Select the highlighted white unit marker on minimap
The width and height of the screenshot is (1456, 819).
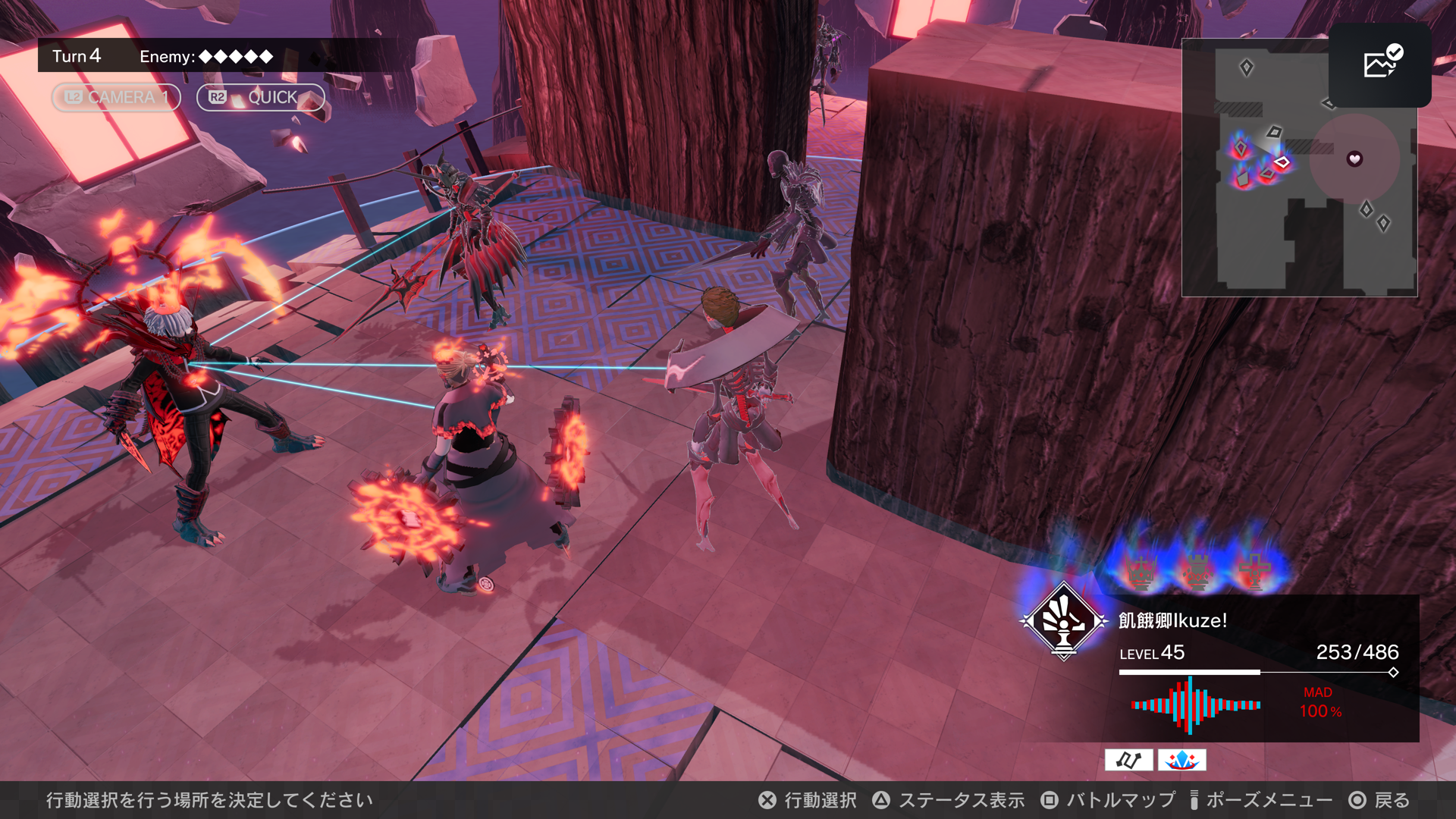coord(1282,162)
